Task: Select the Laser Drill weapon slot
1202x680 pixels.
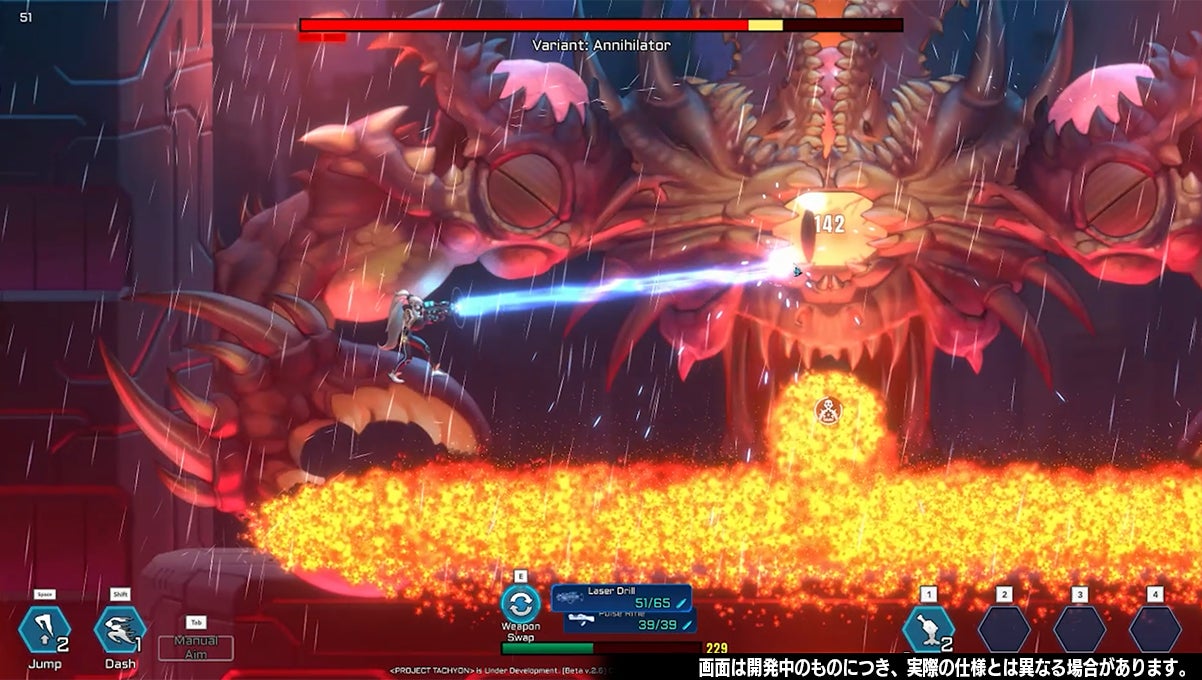Action: click(621, 598)
